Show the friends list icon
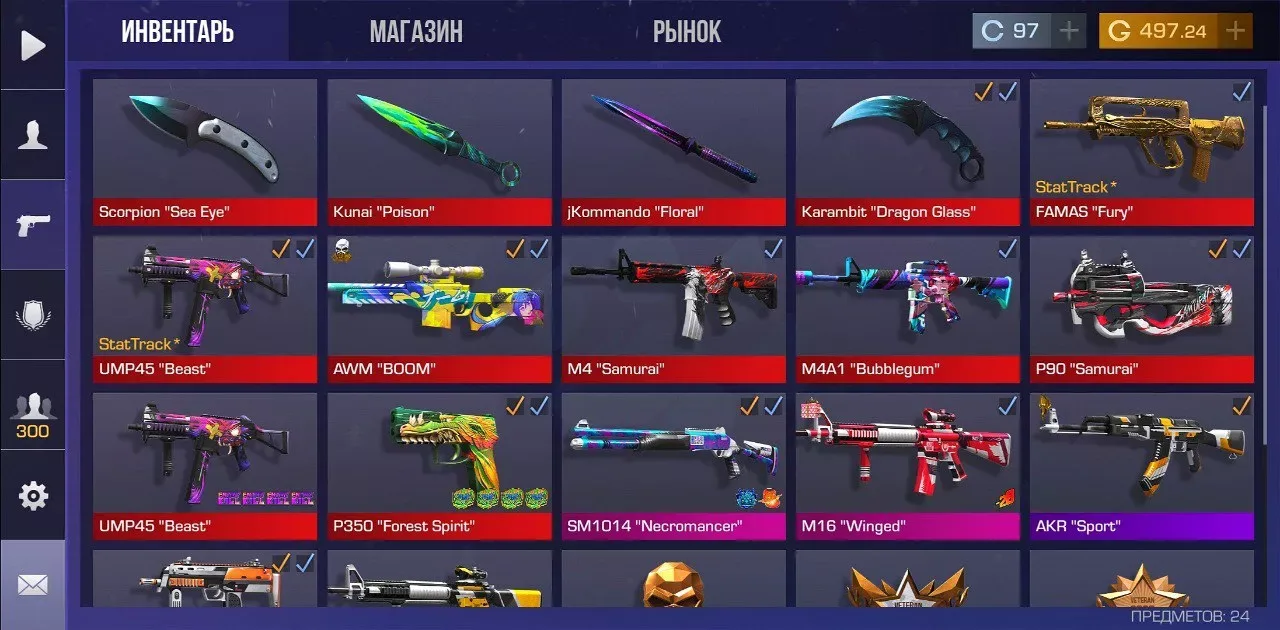 [33, 413]
